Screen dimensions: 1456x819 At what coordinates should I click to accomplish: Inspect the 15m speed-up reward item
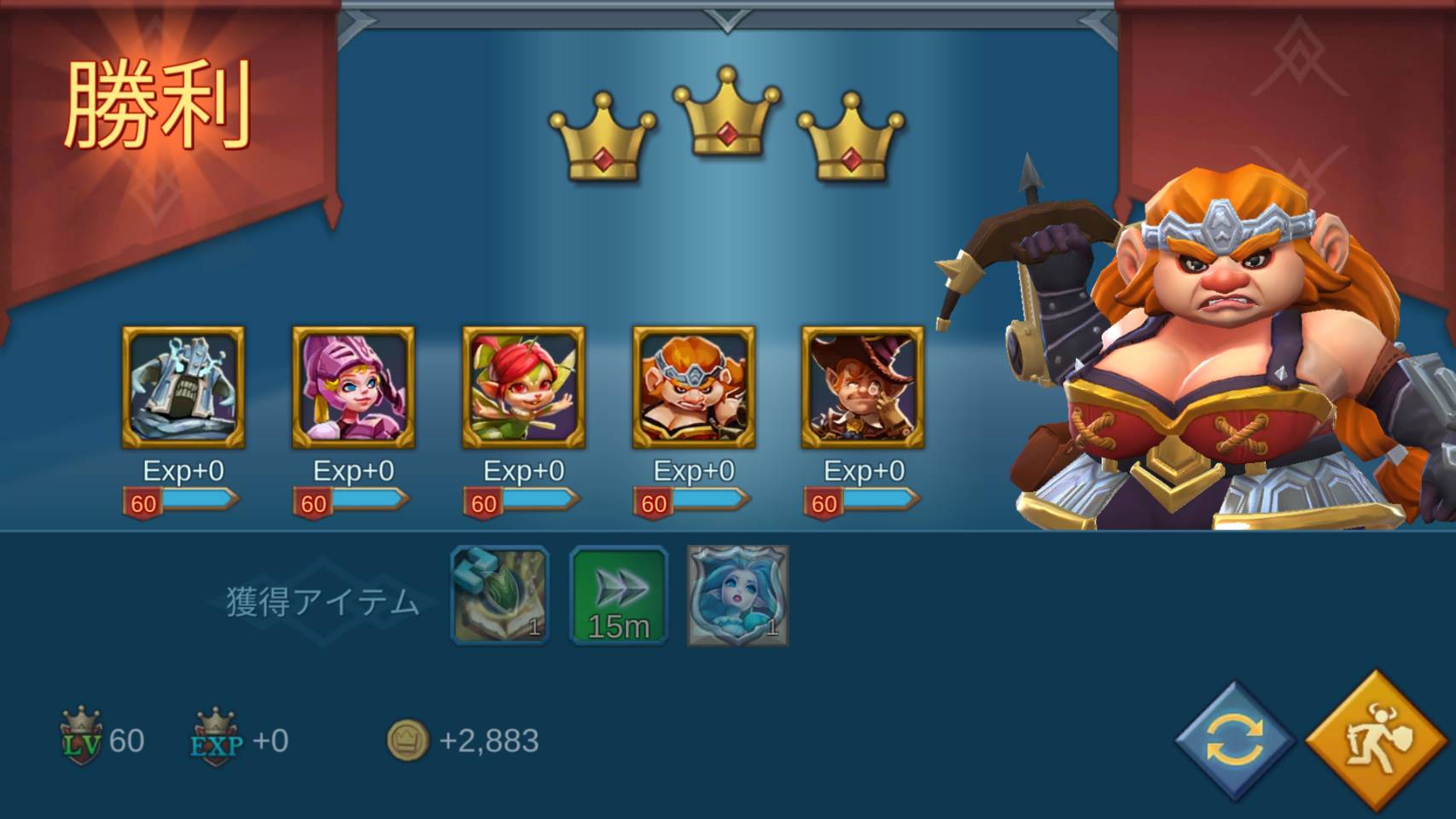click(x=619, y=595)
